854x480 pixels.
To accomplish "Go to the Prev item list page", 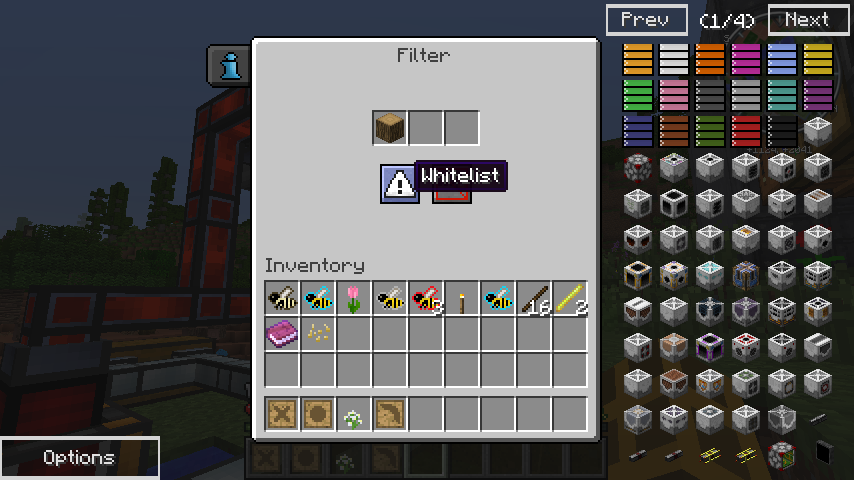I will 646,20.
